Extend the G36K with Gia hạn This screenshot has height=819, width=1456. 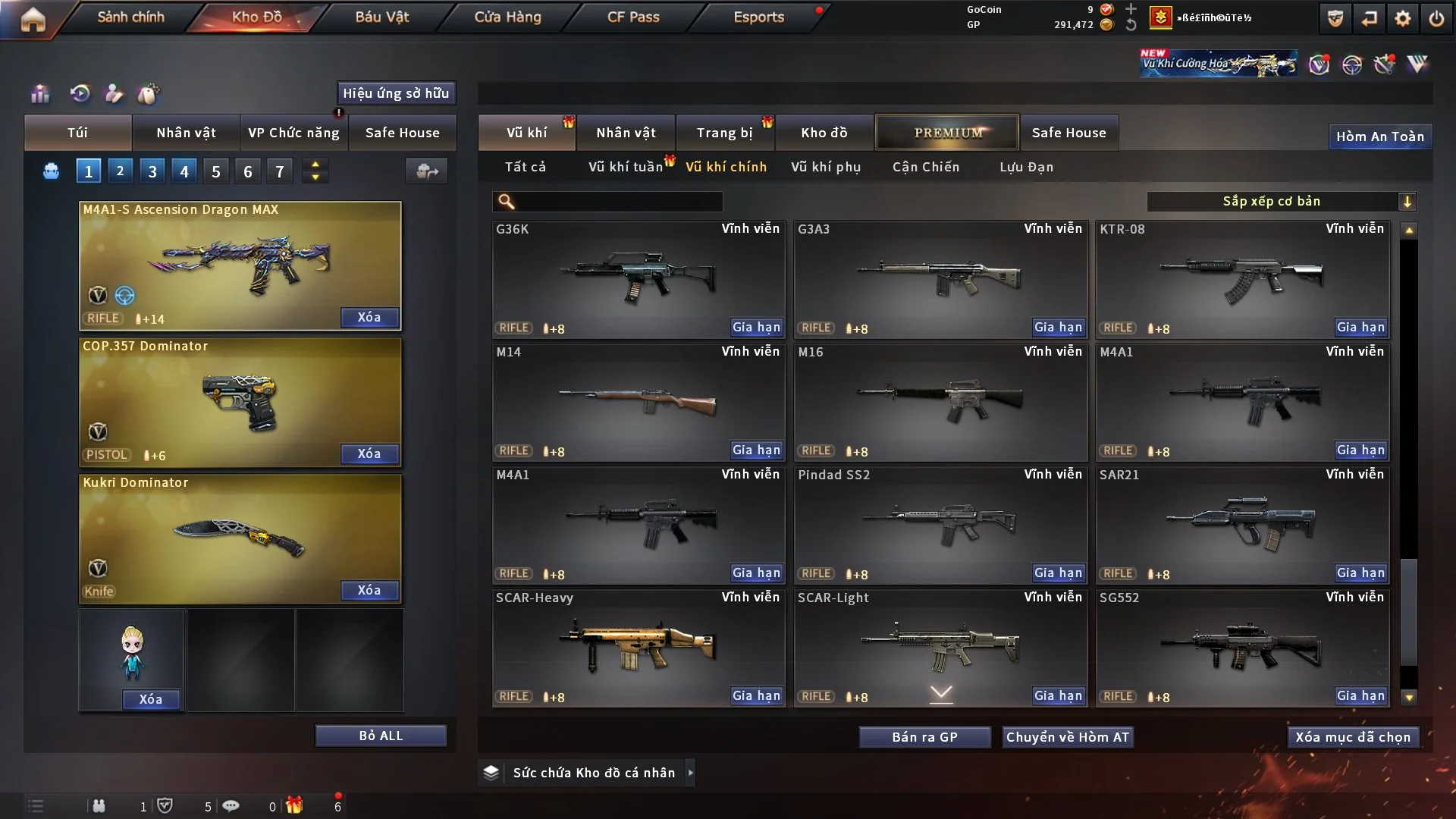756,328
